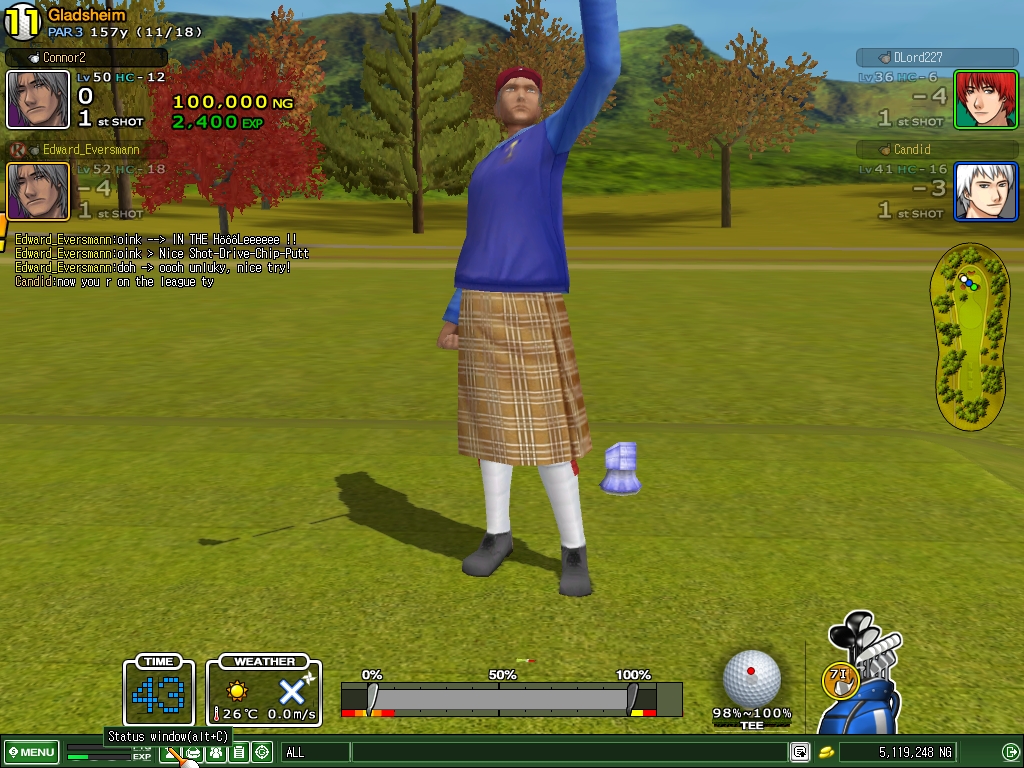This screenshot has height=768, width=1024.
Task: Click the golf ball impact point selector
Action: [x=751, y=677]
